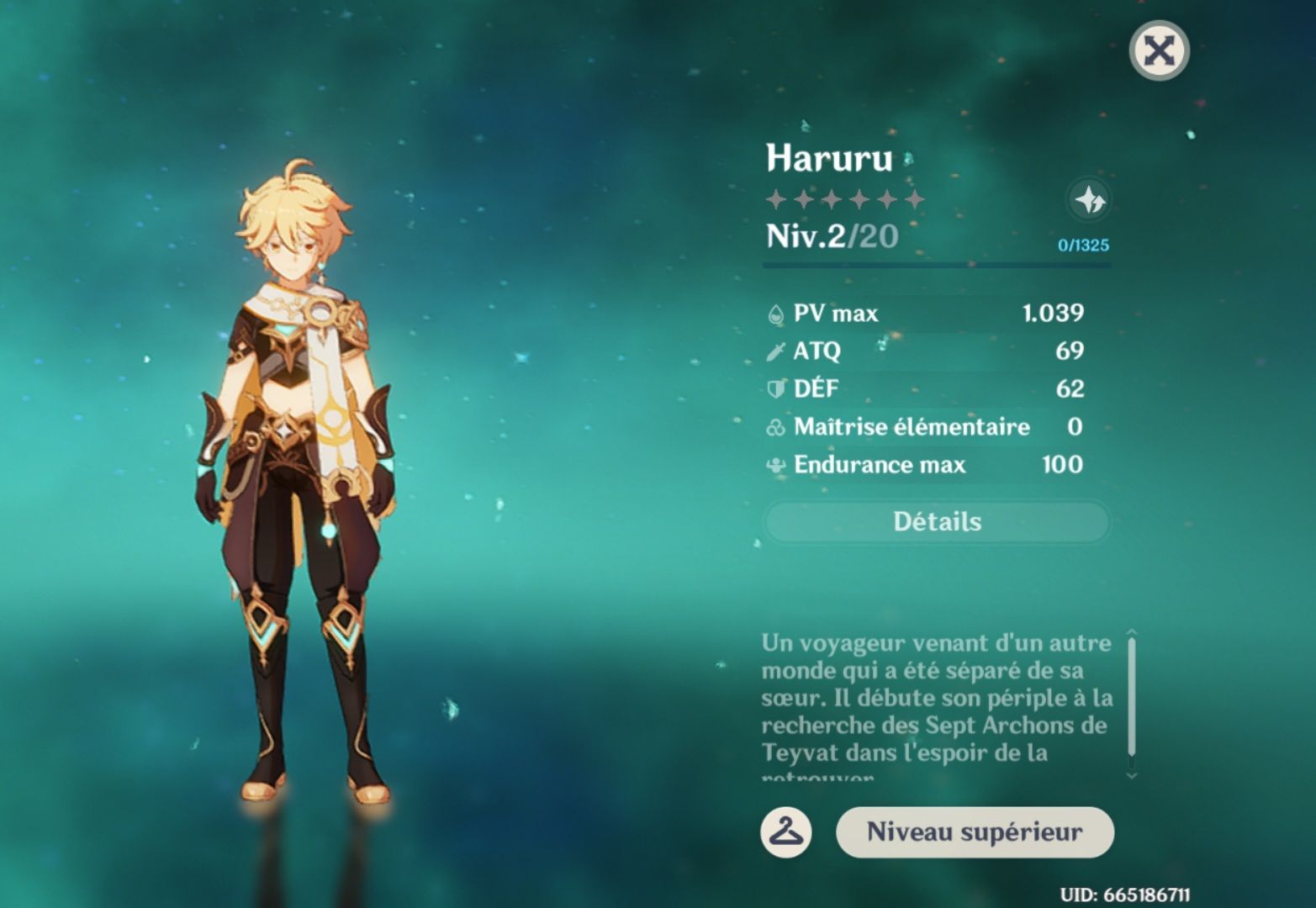
Task: Open the wardrobe hanger icon
Action: pyautogui.click(x=786, y=831)
